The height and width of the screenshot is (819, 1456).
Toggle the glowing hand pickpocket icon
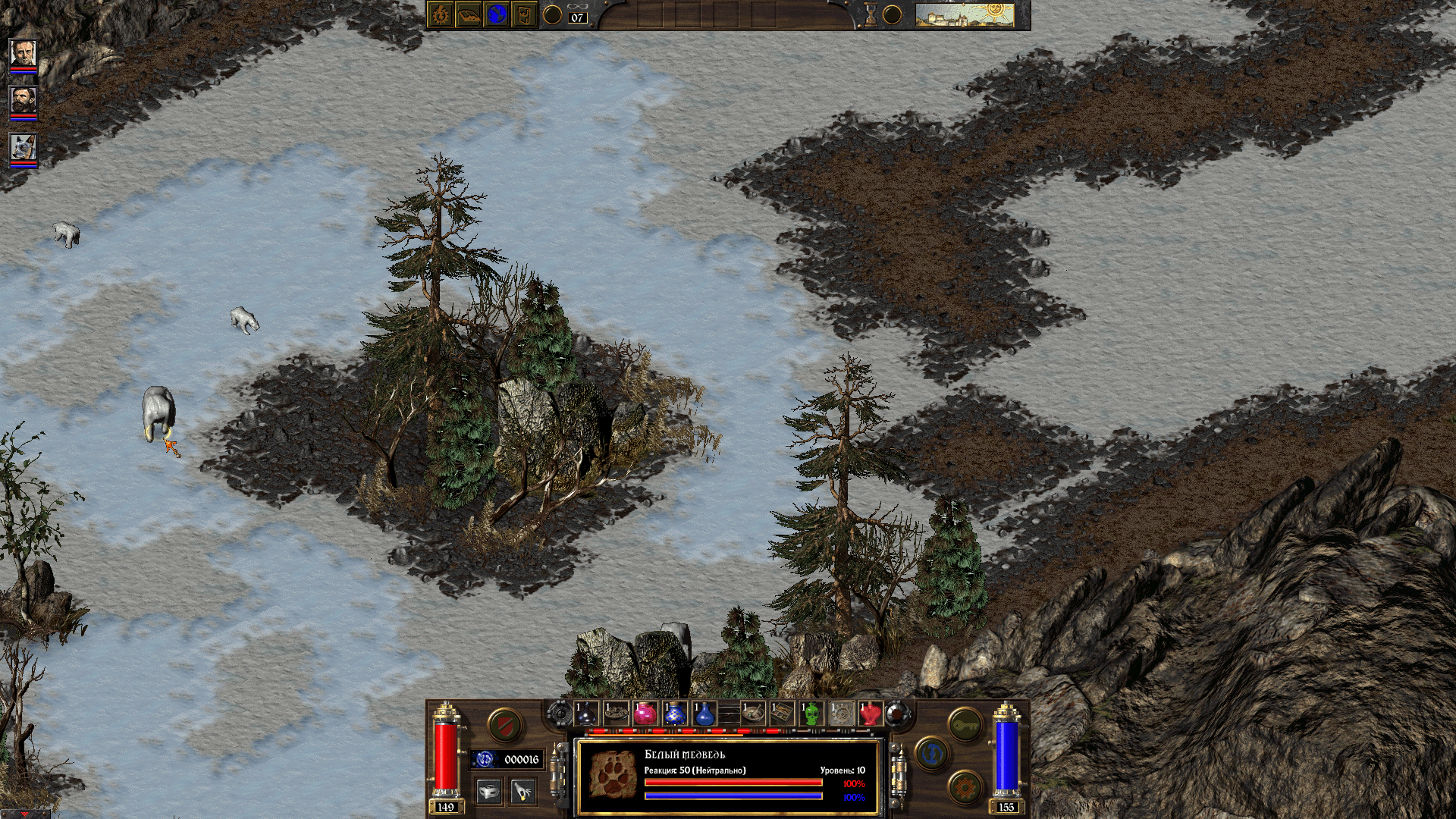(x=522, y=789)
